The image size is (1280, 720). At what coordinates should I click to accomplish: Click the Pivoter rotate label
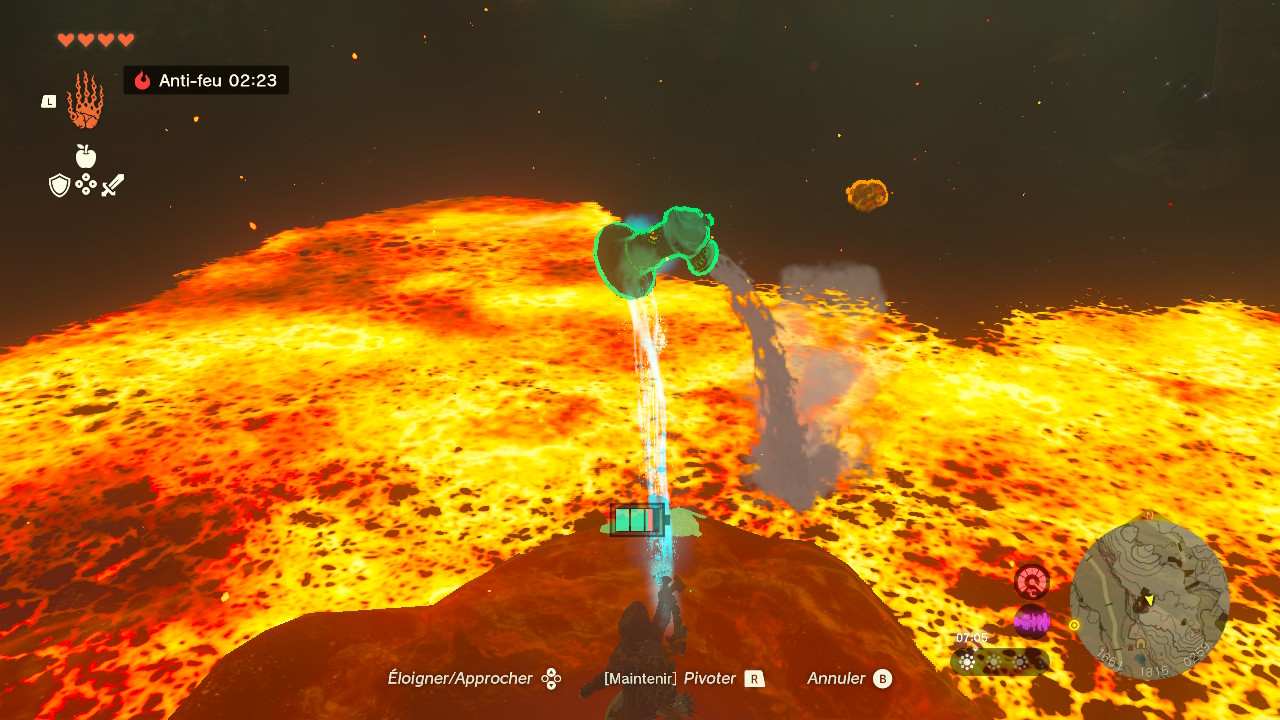pos(710,679)
